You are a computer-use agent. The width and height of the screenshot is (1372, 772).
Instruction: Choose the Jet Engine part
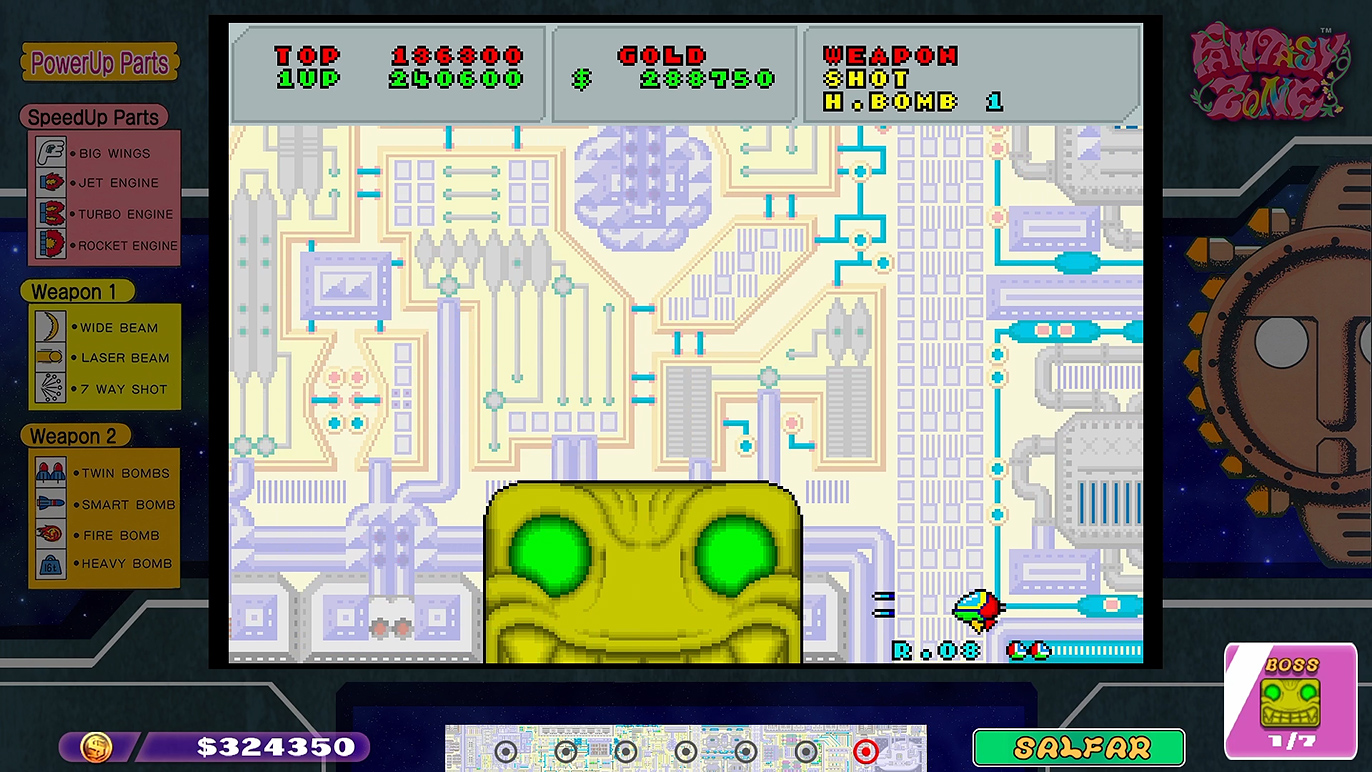click(104, 183)
